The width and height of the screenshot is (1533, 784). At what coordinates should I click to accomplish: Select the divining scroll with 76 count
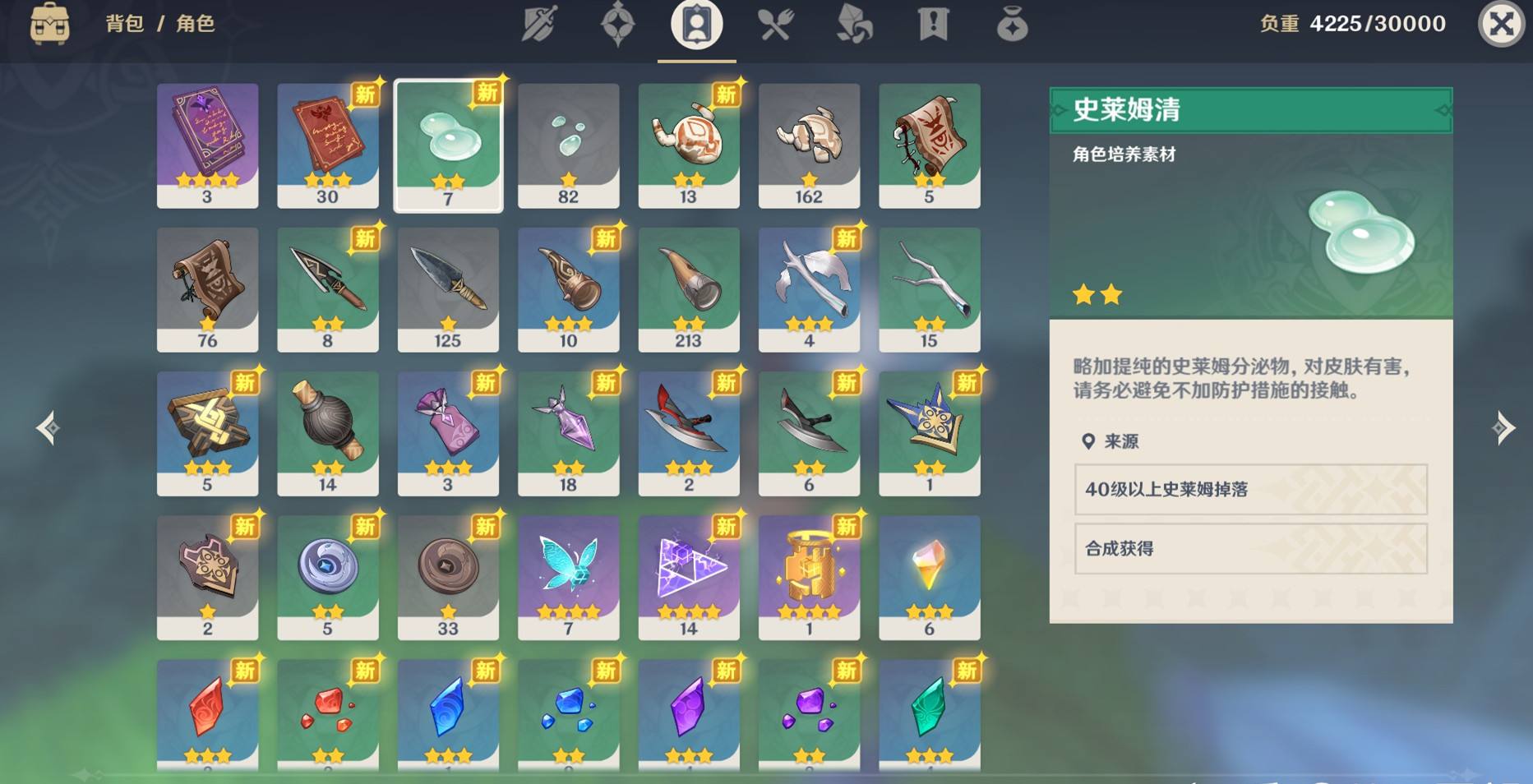pyautogui.click(x=207, y=289)
